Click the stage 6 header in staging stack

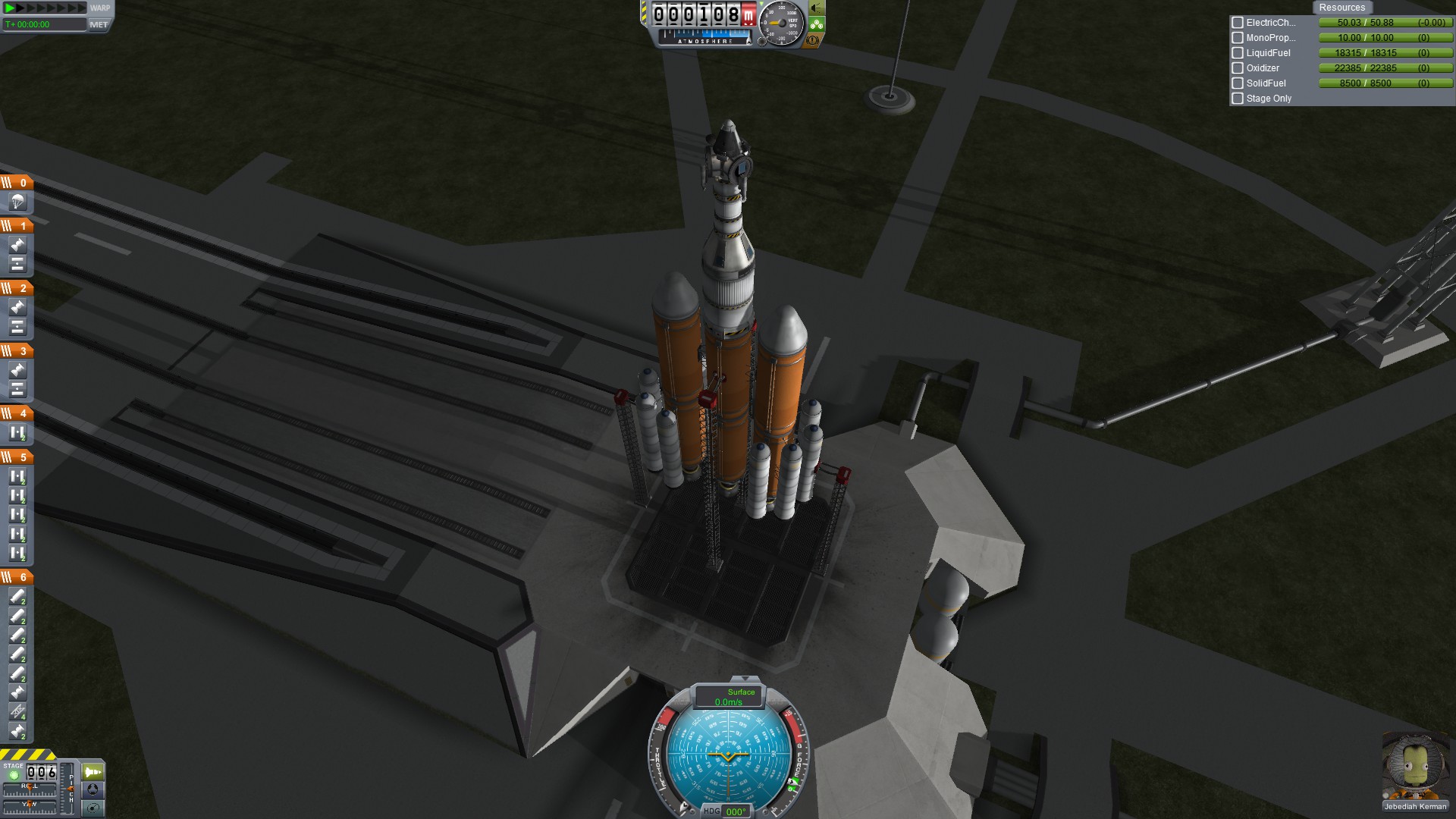(17, 577)
